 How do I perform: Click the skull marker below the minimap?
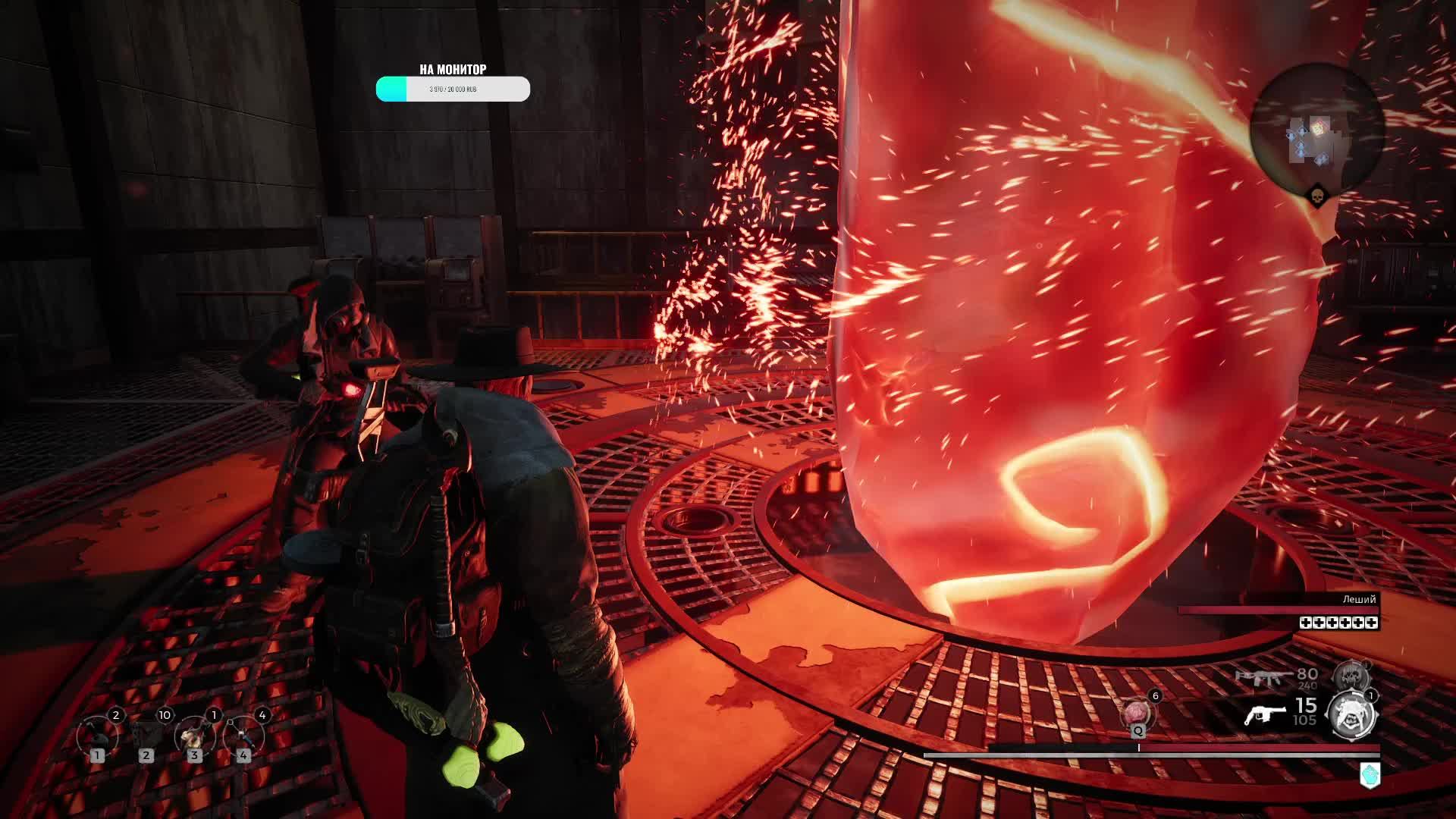(x=1319, y=199)
